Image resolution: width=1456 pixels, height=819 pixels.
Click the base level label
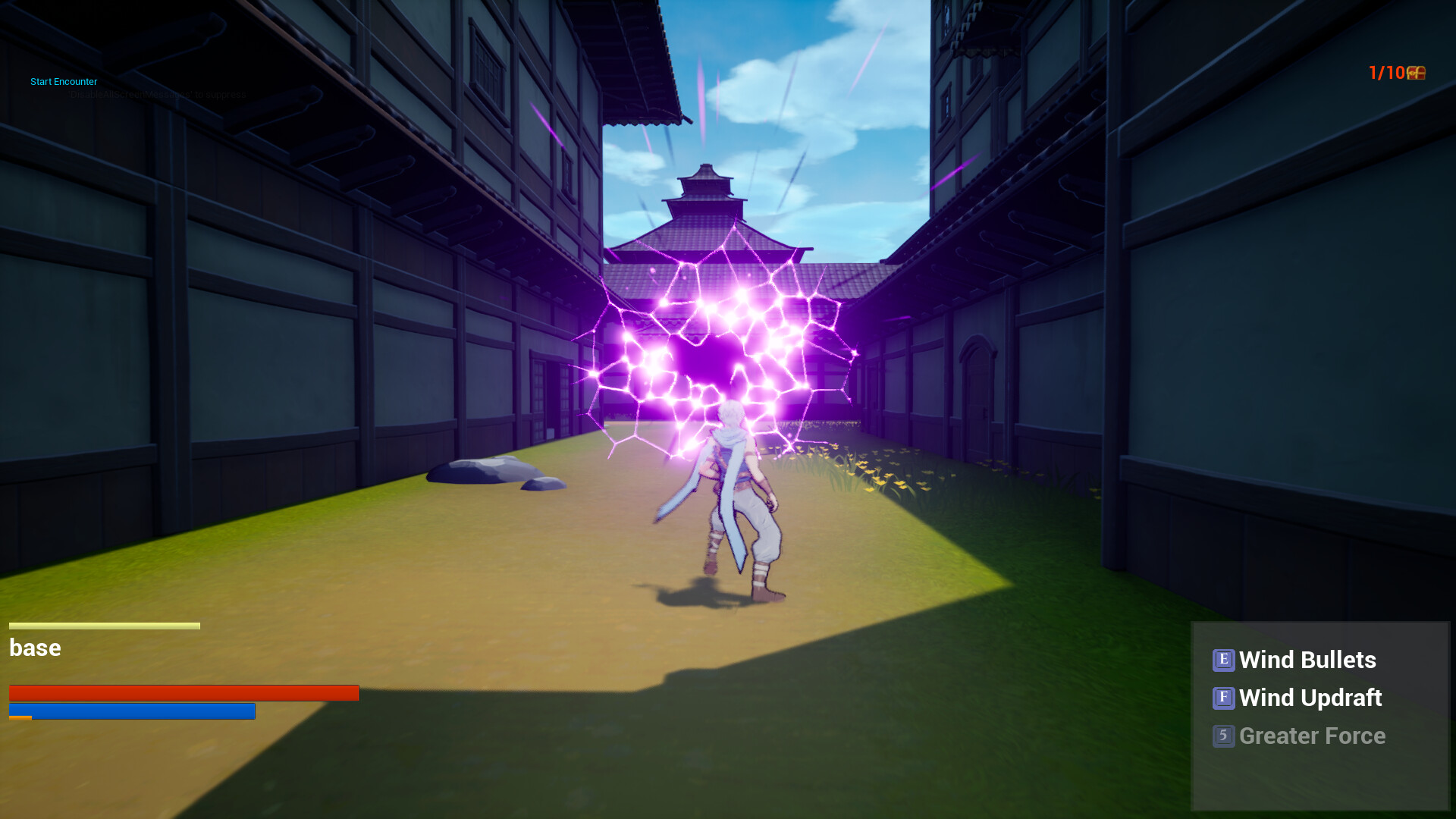[34, 648]
